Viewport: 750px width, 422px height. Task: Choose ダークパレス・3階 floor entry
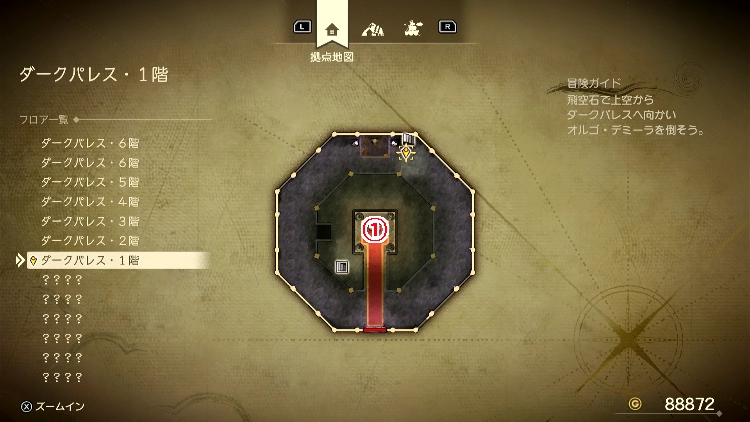coord(90,221)
